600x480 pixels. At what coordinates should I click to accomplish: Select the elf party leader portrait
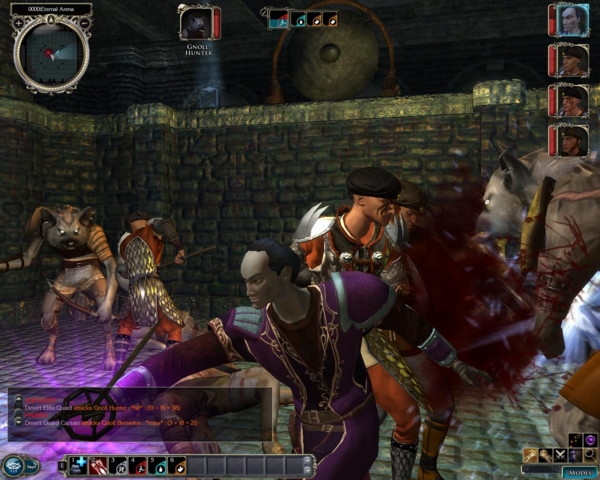click(571, 20)
